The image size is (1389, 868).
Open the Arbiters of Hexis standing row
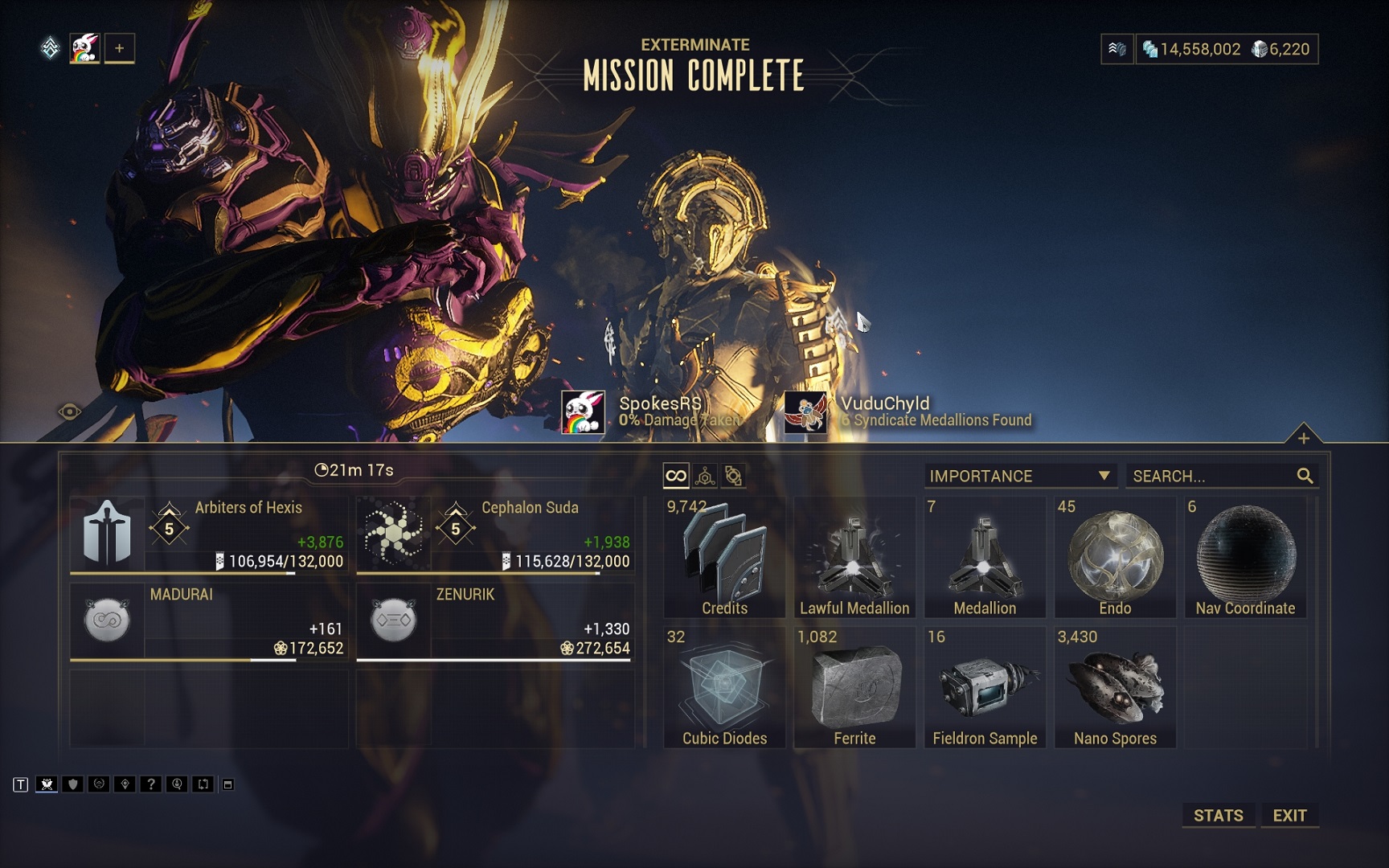(x=209, y=534)
